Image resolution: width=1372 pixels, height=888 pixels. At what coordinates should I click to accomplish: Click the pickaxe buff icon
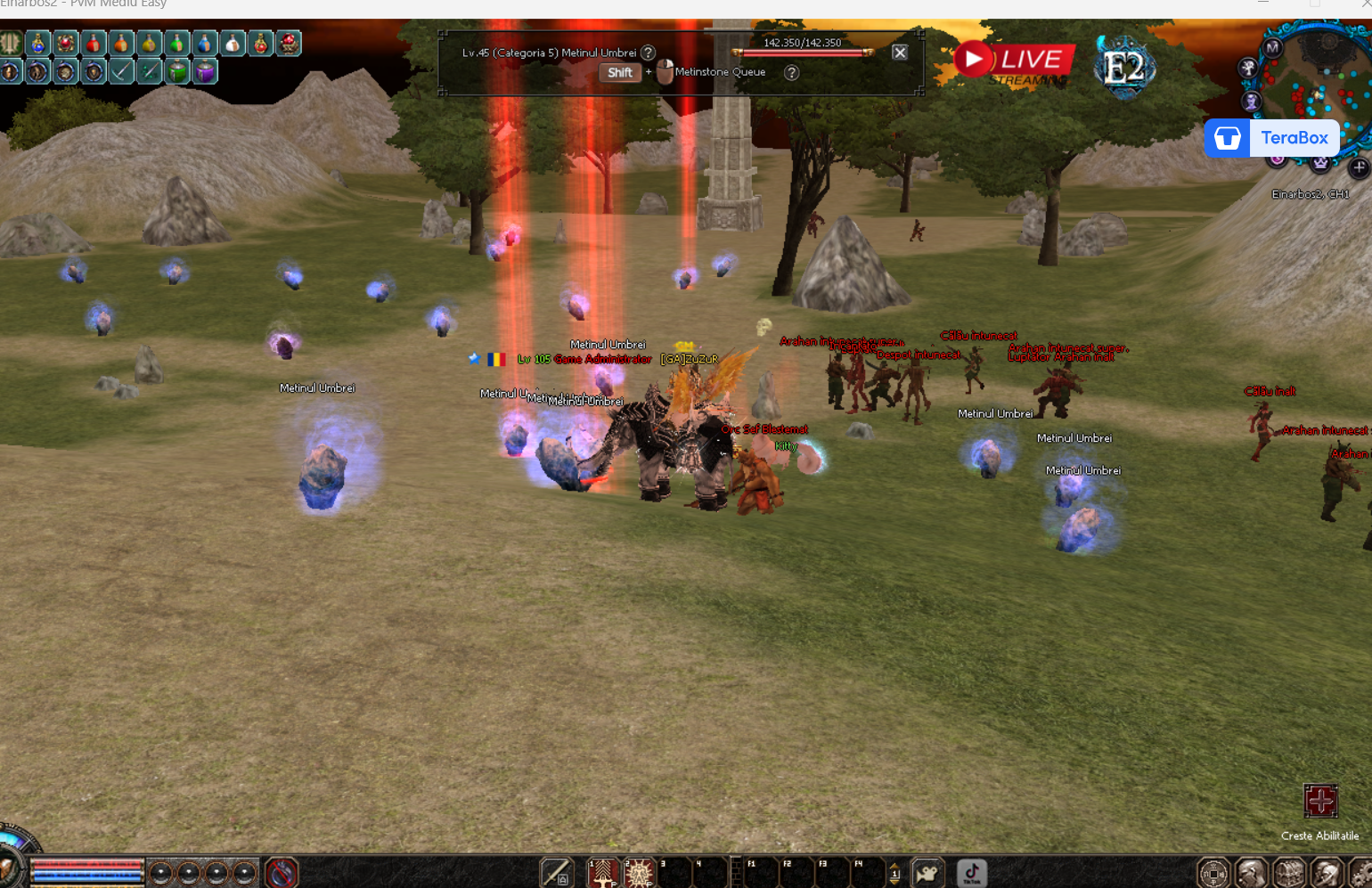click(122, 71)
